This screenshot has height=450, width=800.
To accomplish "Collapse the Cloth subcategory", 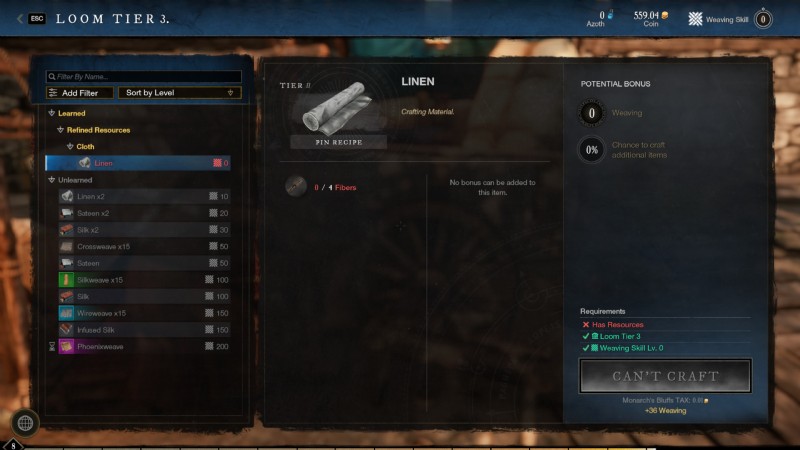I will 72,146.
